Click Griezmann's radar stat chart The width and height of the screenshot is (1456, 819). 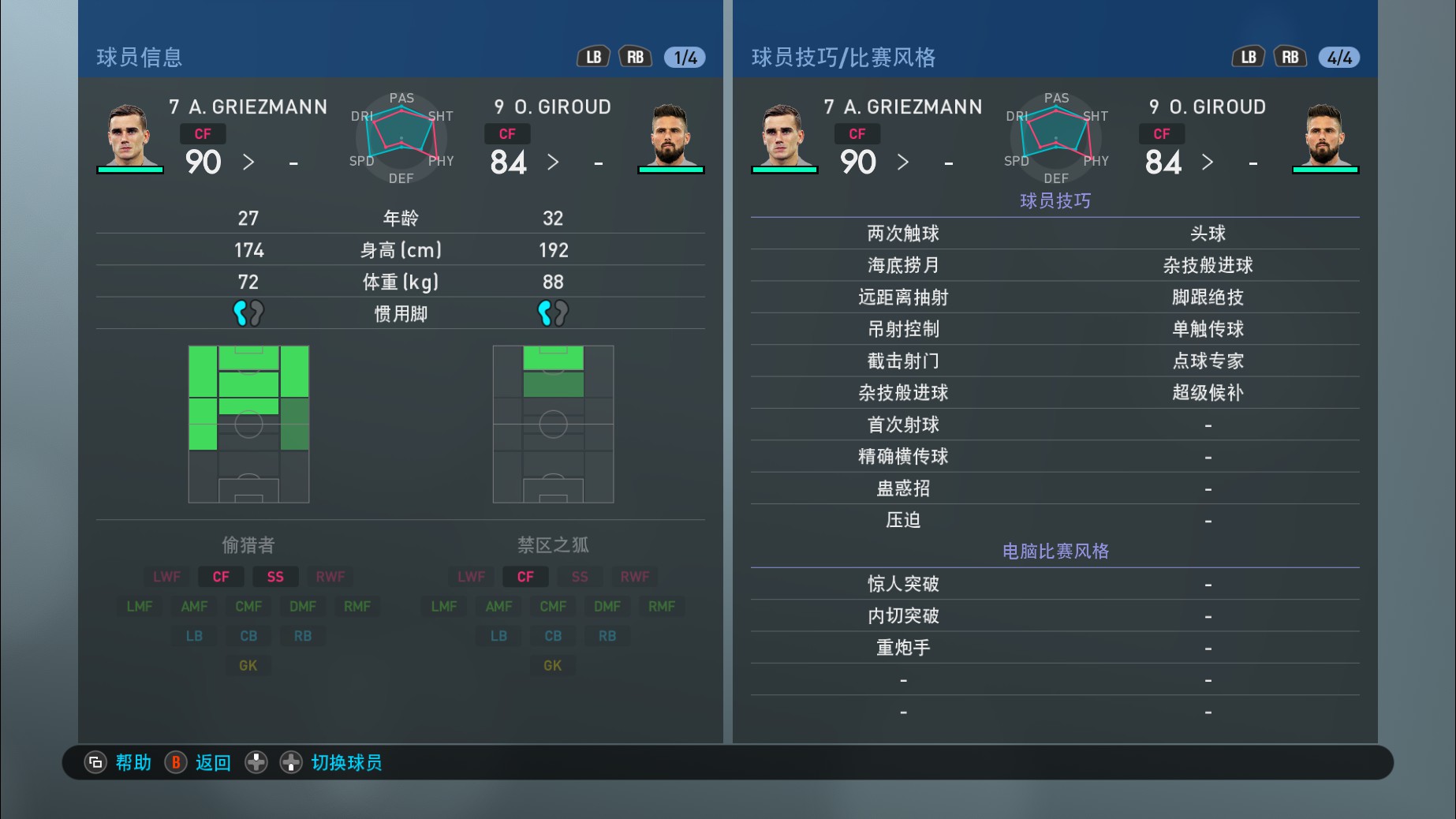401,139
